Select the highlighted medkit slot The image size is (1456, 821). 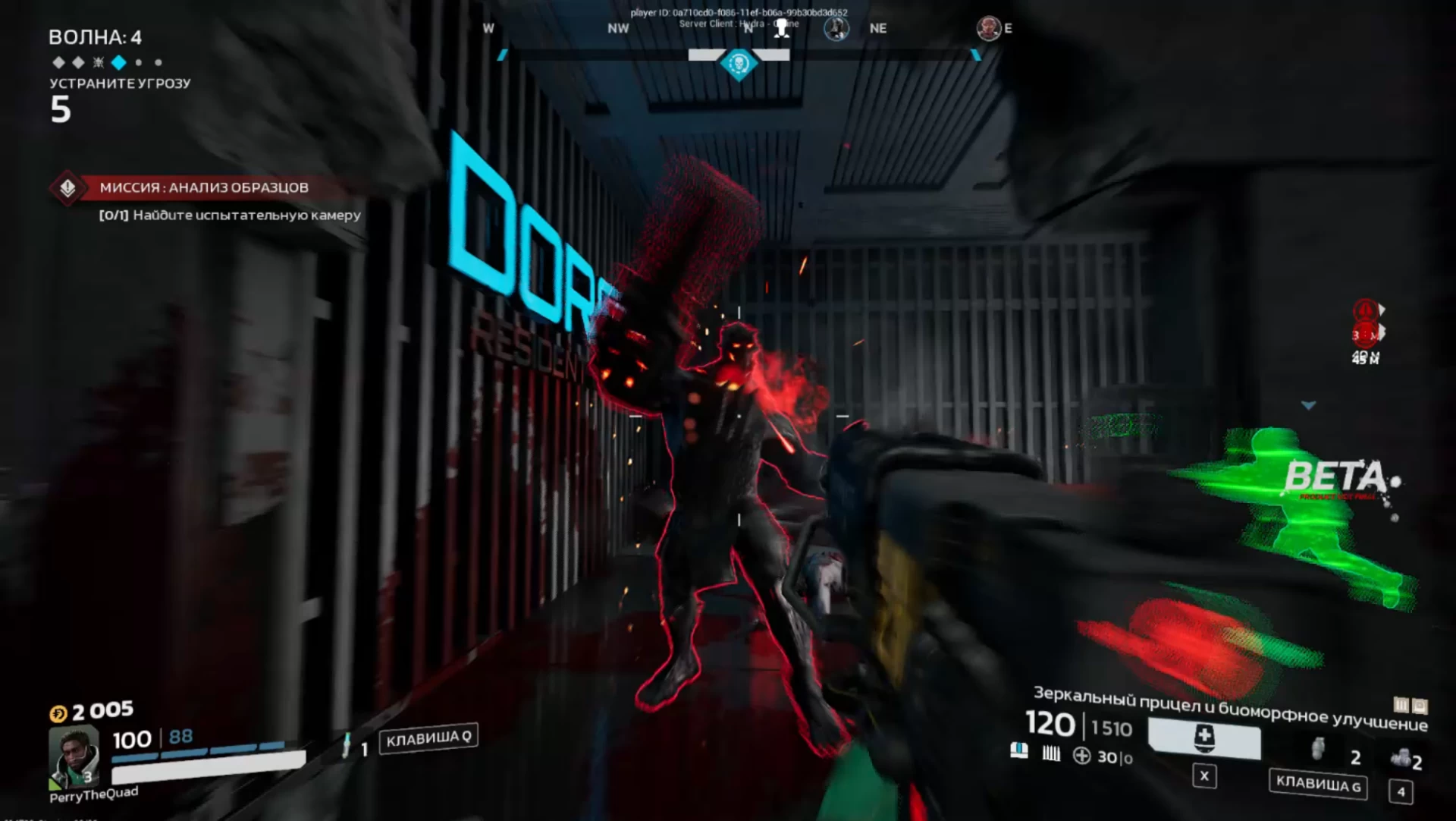(1204, 738)
